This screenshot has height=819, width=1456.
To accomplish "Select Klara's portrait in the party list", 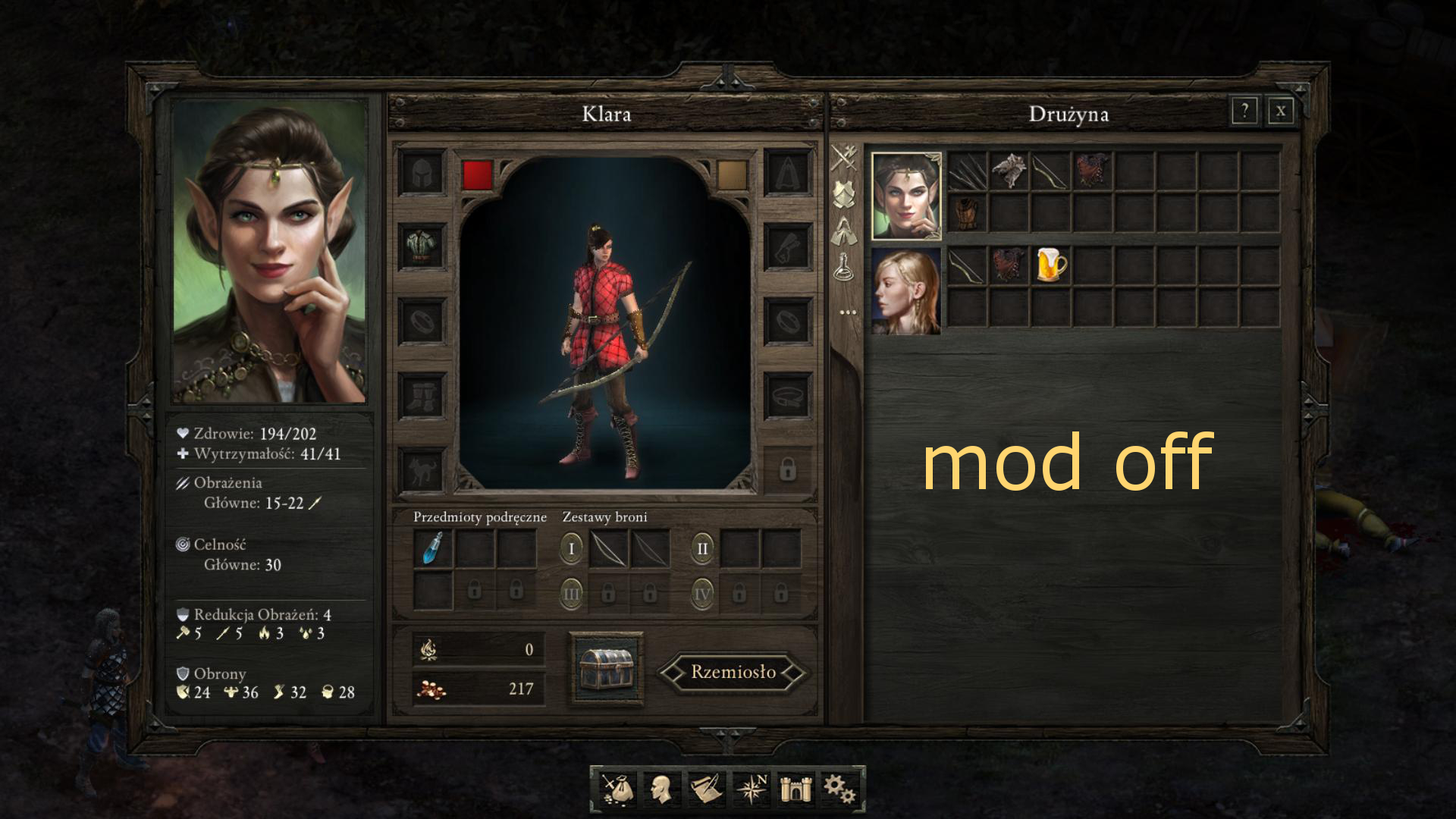I will [x=906, y=196].
